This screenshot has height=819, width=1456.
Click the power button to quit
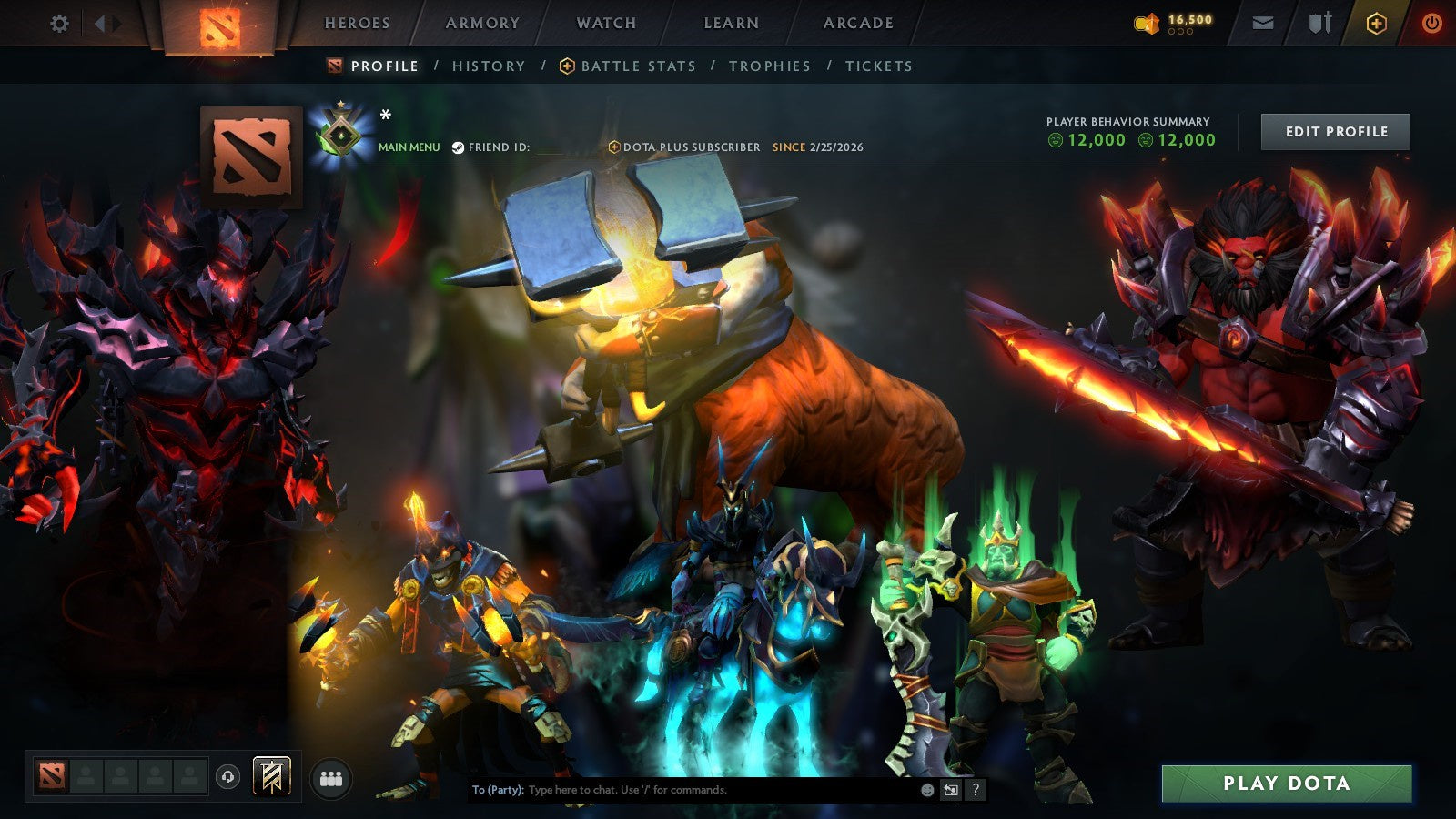pyautogui.click(x=1431, y=24)
